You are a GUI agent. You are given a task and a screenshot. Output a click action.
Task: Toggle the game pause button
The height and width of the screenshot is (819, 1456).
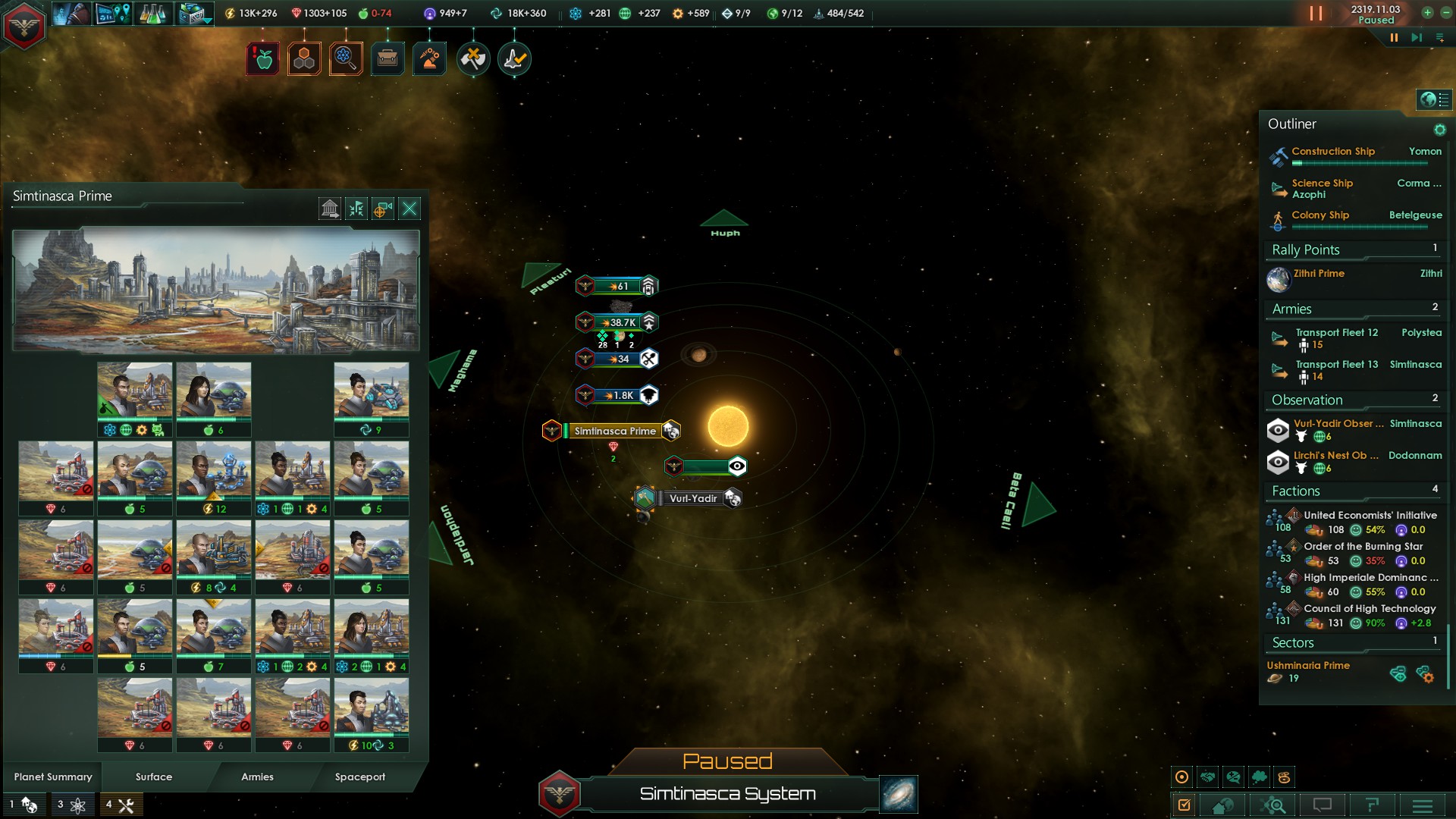(1393, 37)
